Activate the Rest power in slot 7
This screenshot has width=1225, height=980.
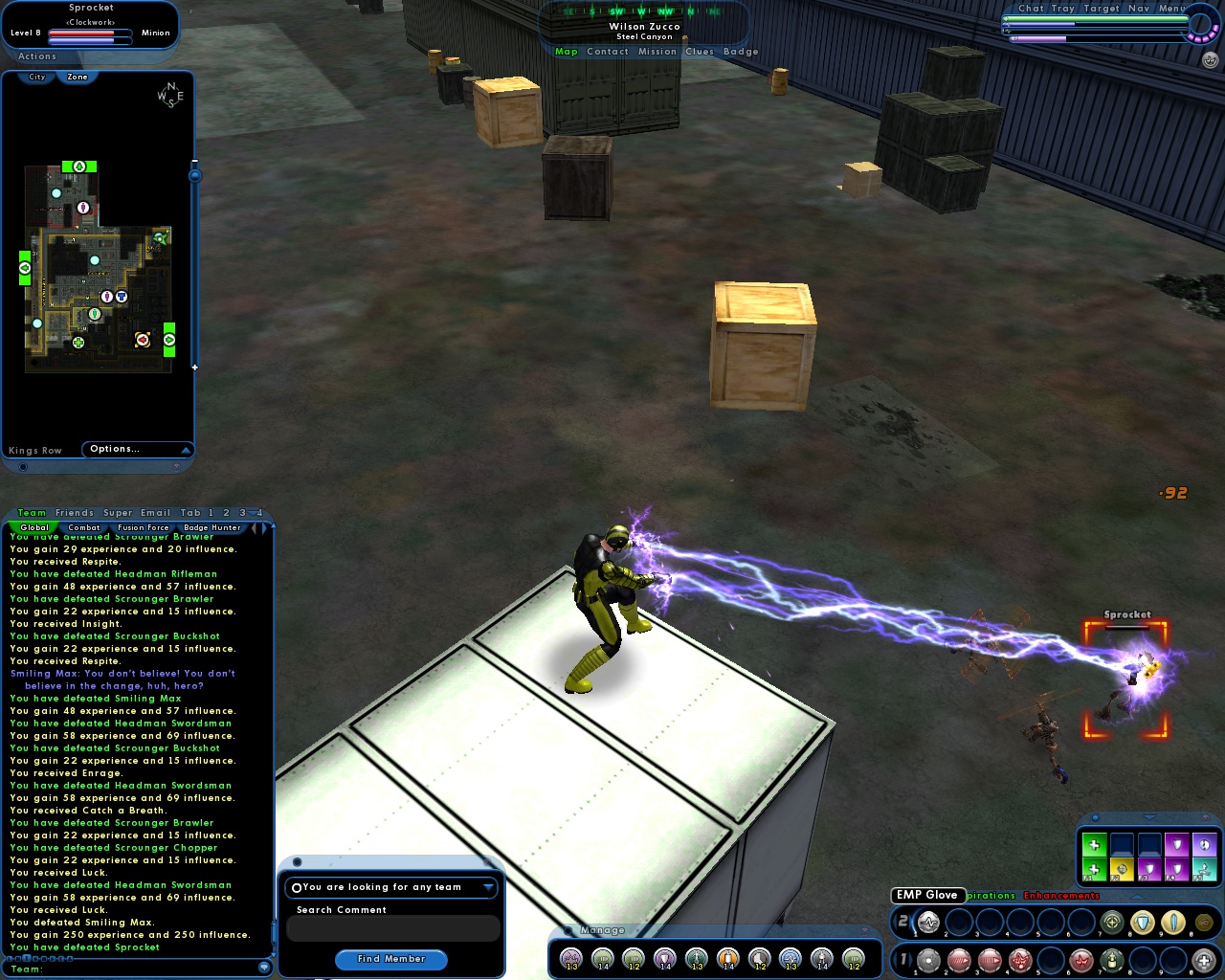(1111, 961)
